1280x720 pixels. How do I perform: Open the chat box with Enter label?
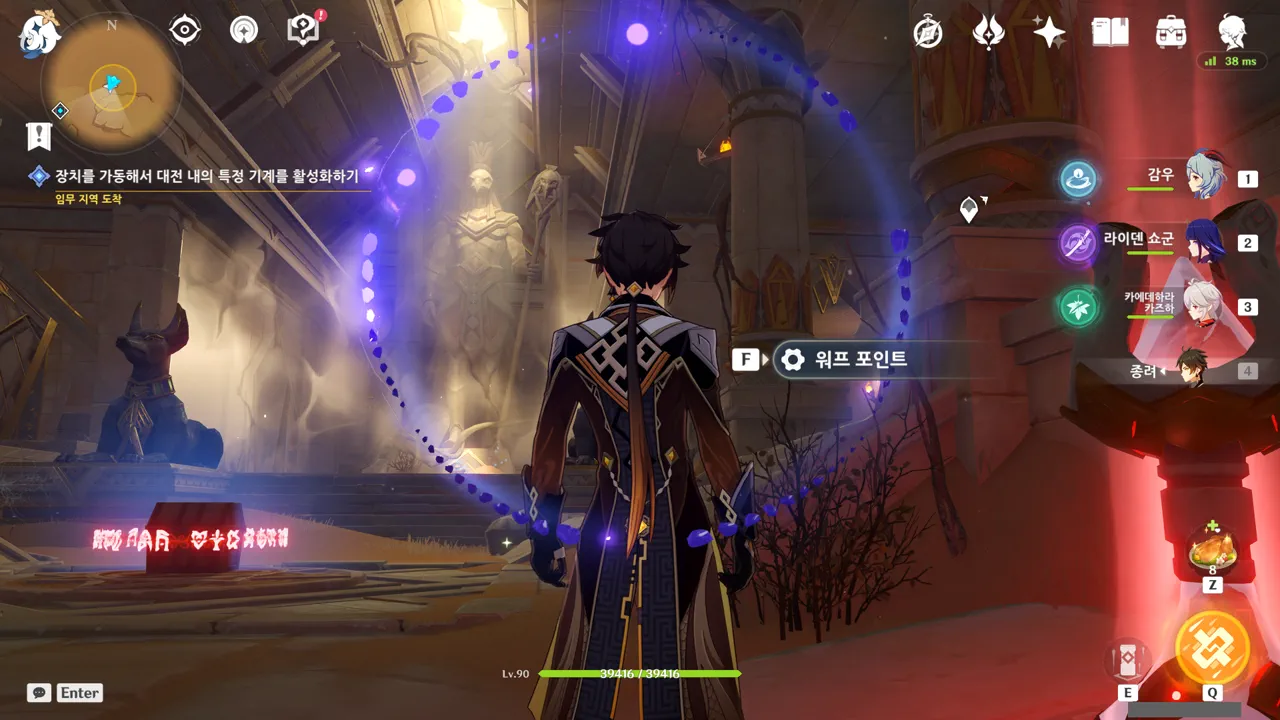click(66, 692)
